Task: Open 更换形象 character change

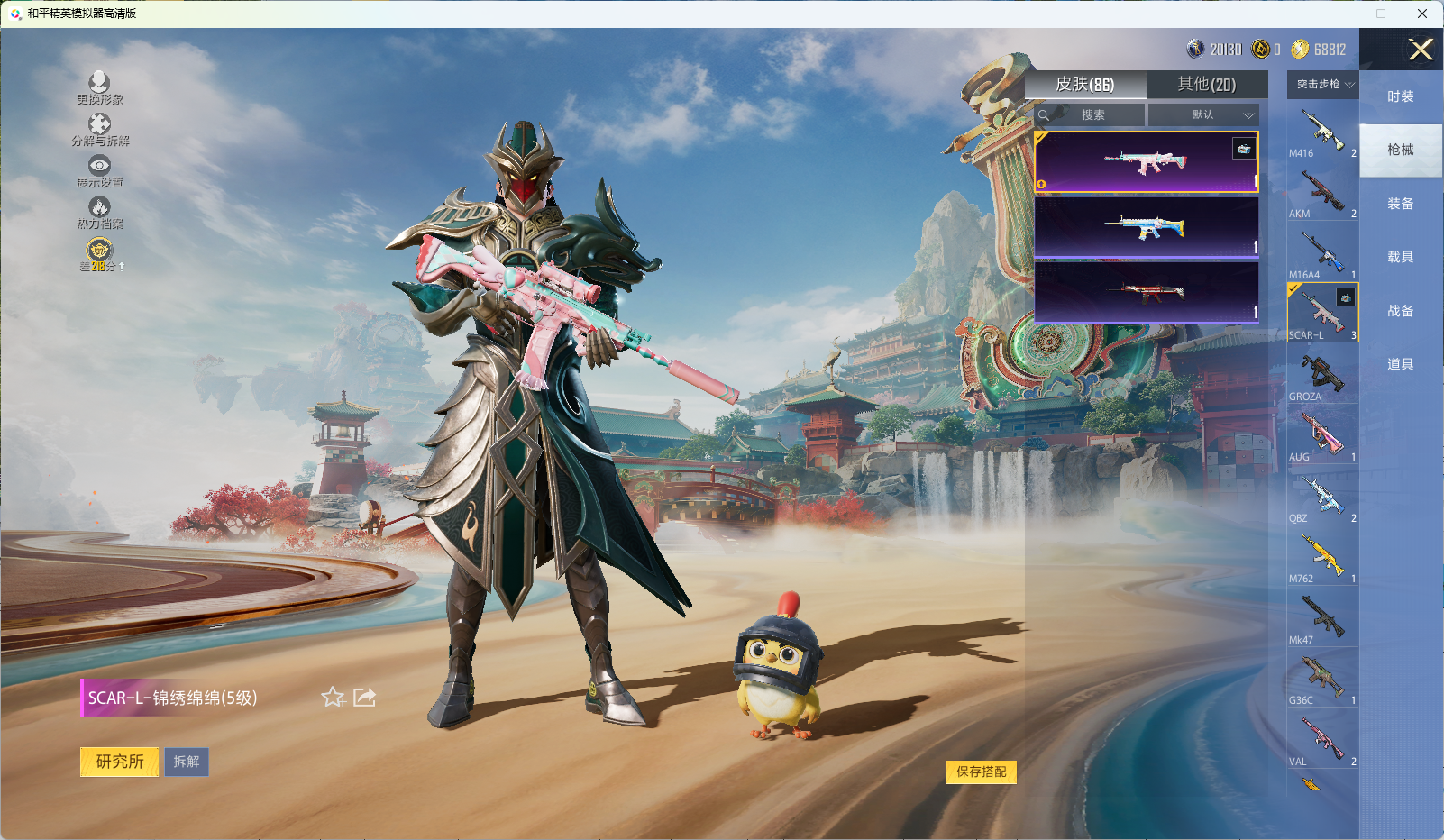Action: coord(99,88)
